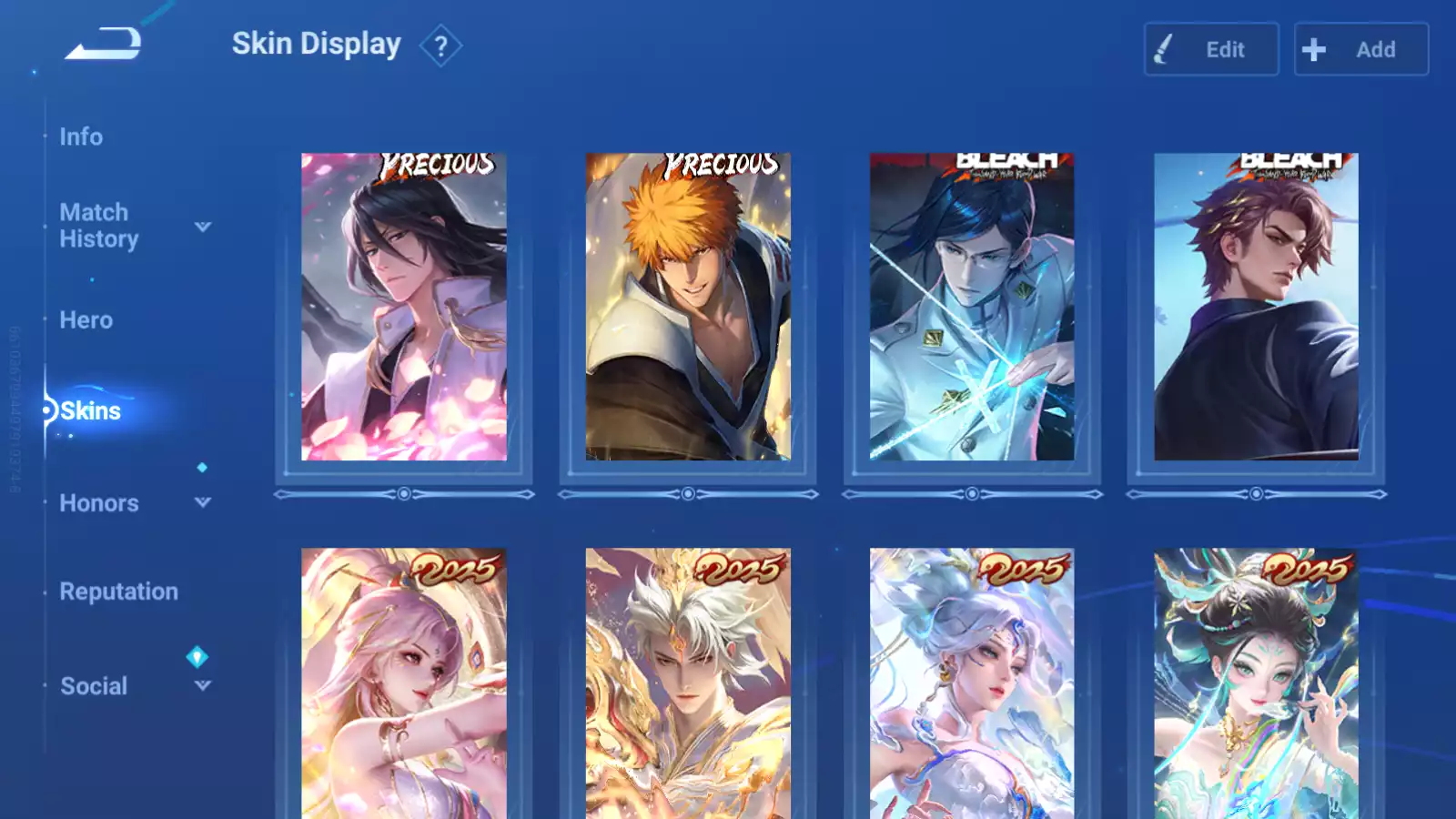
Task: Choose the 2025 skin with white-haired golden man
Action: (688, 682)
